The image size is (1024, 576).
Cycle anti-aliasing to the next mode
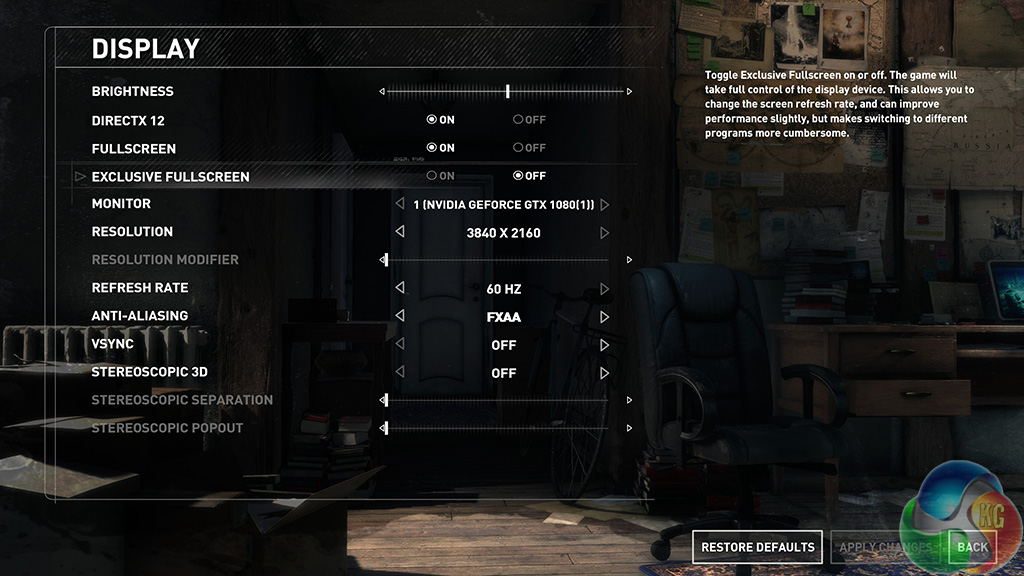tap(605, 316)
